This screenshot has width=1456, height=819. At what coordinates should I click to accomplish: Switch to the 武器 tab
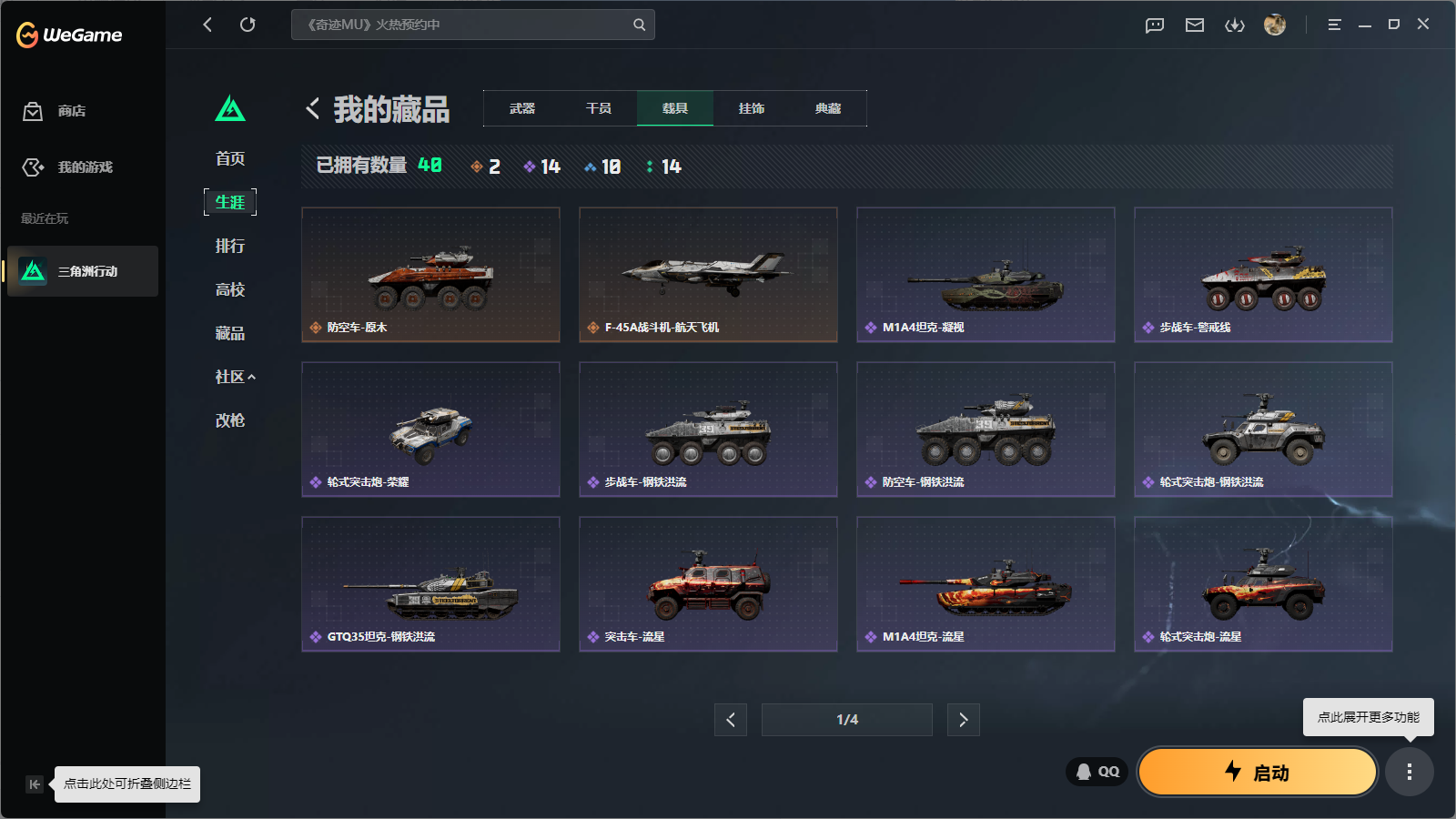coord(522,107)
